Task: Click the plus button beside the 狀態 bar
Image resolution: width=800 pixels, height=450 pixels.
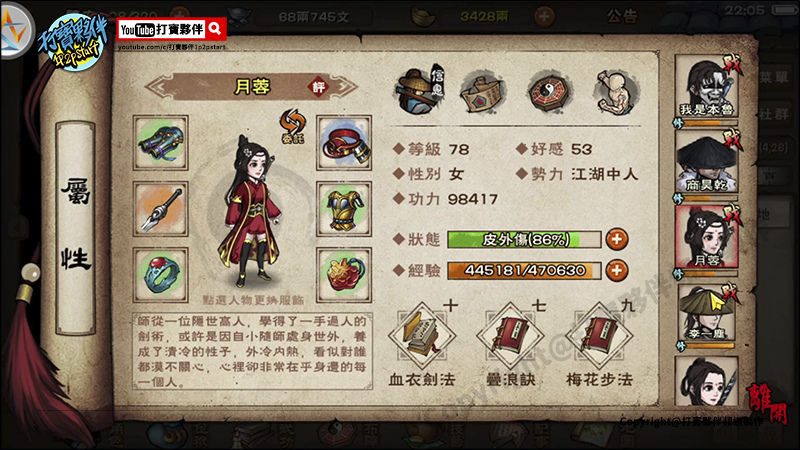Action: point(617,239)
